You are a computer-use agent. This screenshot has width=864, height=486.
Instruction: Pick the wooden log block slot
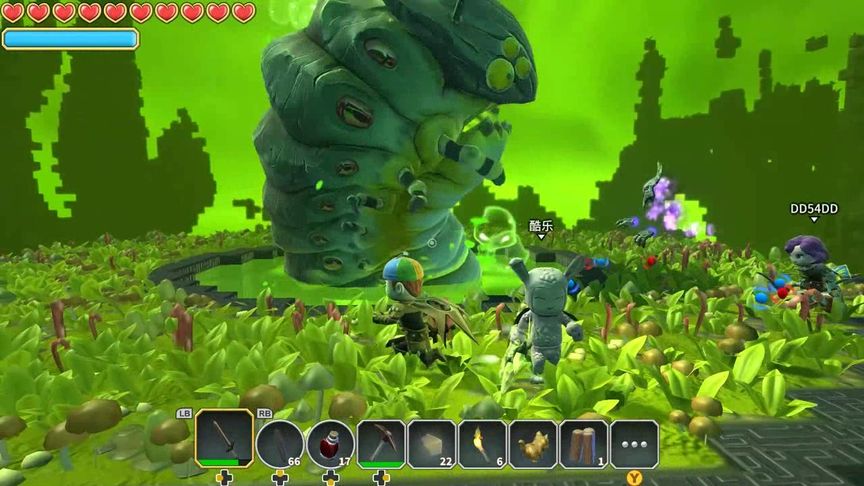click(x=584, y=443)
